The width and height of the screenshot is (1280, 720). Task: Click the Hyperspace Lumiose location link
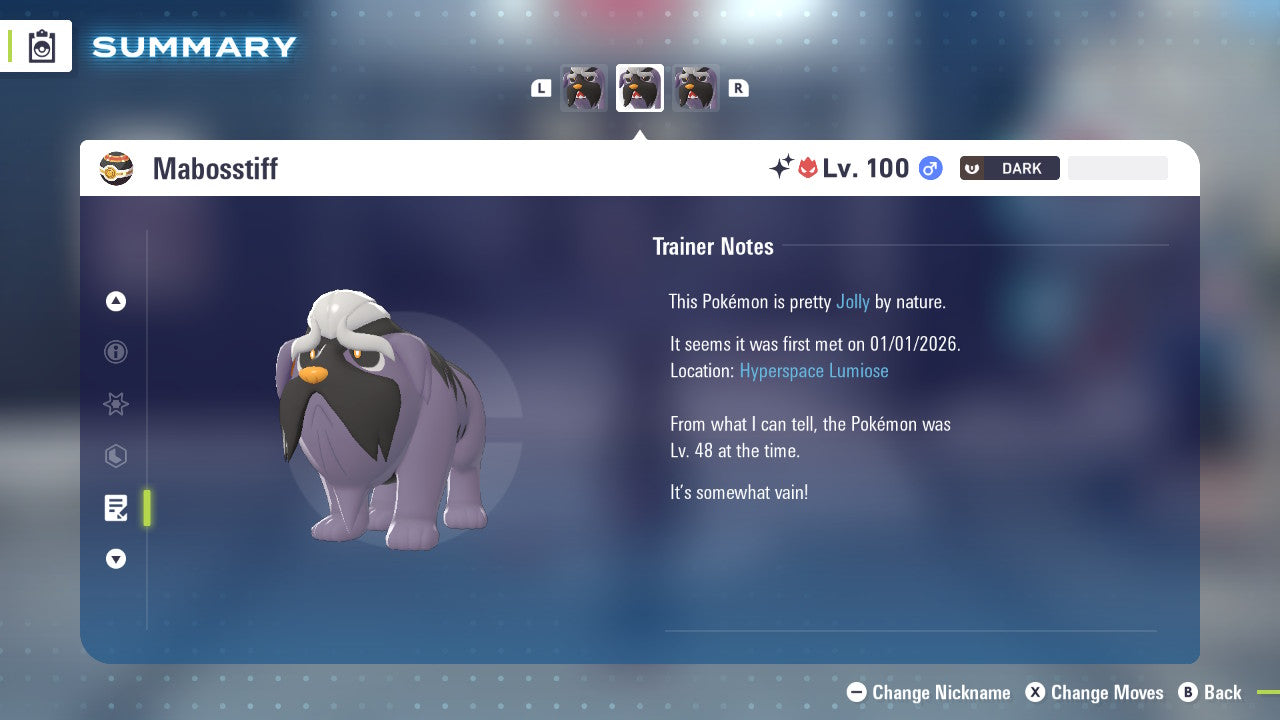814,370
